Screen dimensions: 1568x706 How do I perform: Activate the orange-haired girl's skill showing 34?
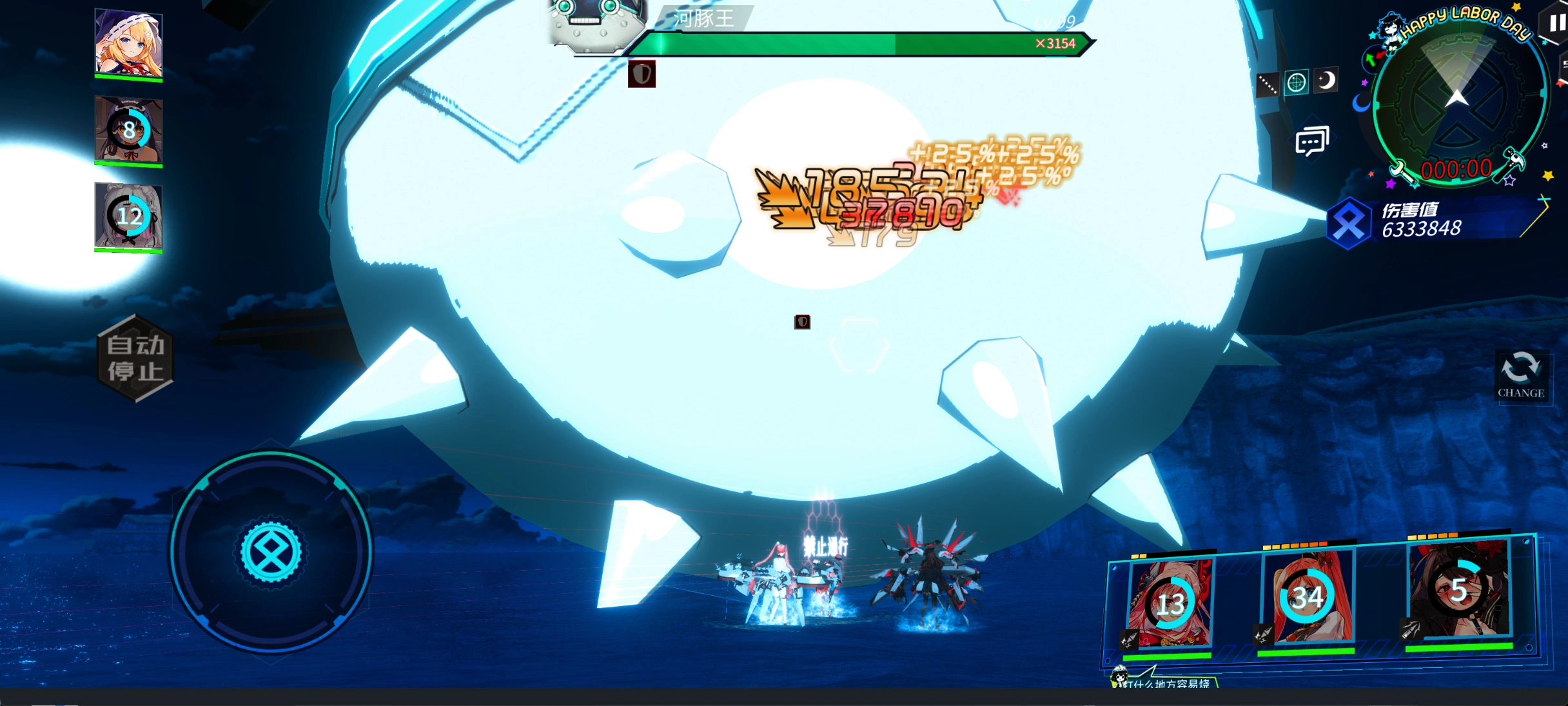[x=1307, y=596]
